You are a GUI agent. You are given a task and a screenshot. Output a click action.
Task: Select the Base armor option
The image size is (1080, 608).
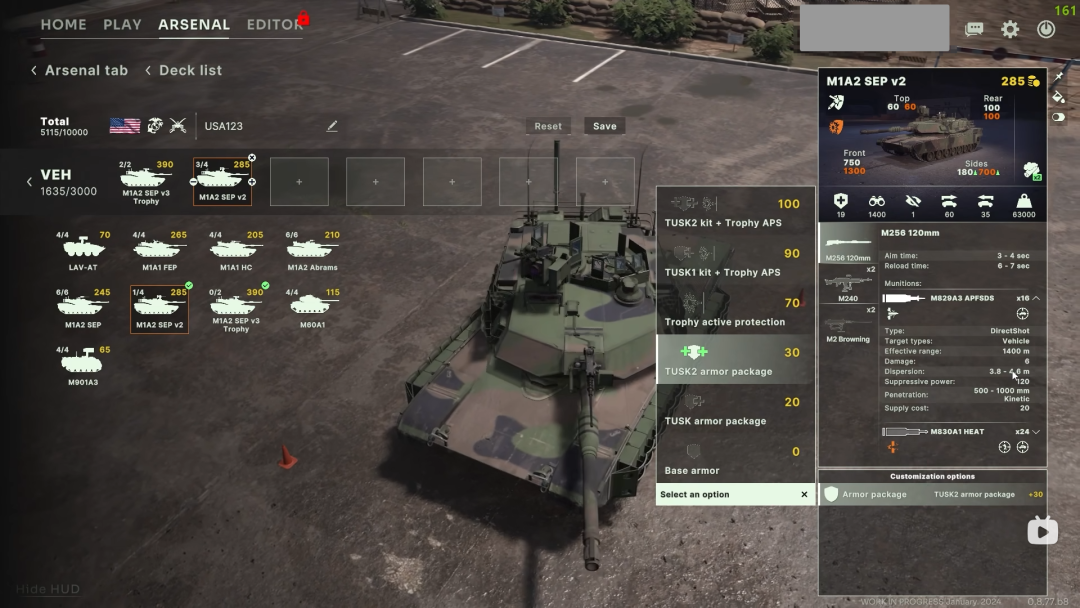click(735, 459)
